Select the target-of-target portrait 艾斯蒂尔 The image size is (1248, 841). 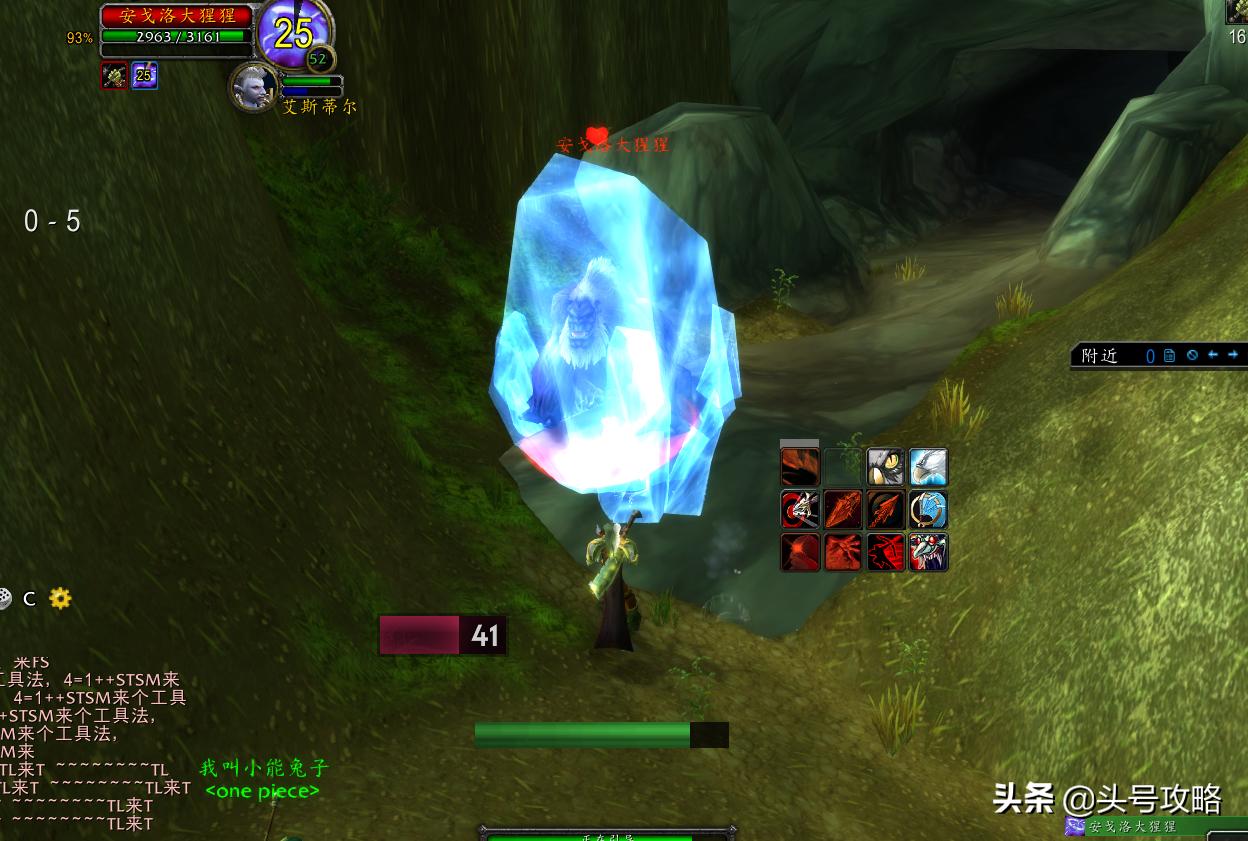tap(252, 88)
